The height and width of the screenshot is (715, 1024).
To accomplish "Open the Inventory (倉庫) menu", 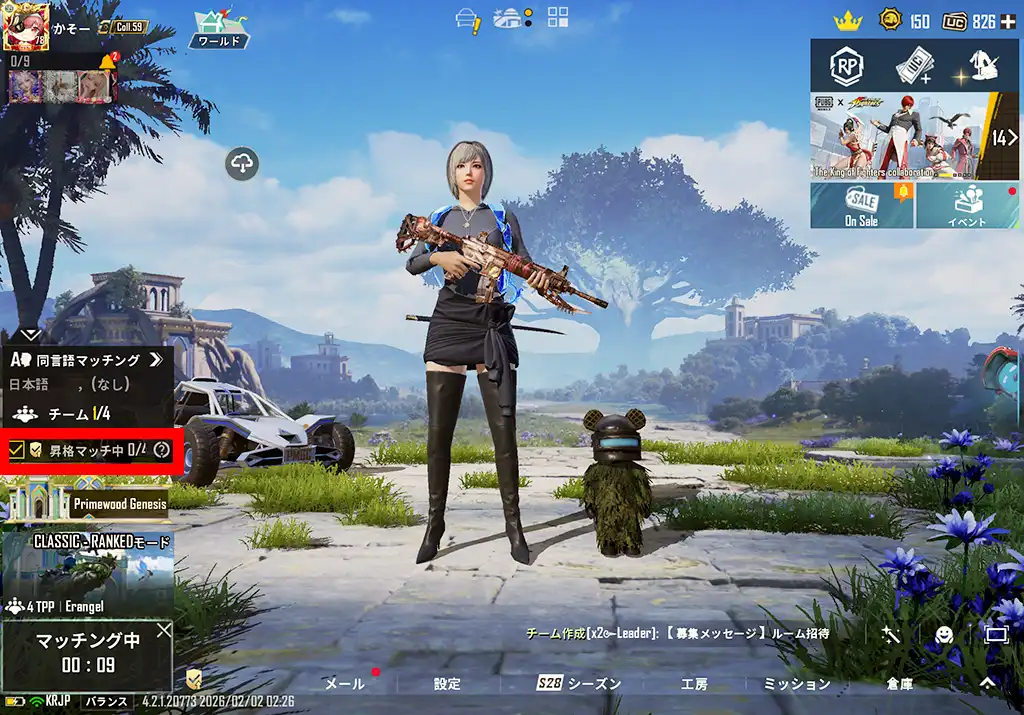I will 899,684.
